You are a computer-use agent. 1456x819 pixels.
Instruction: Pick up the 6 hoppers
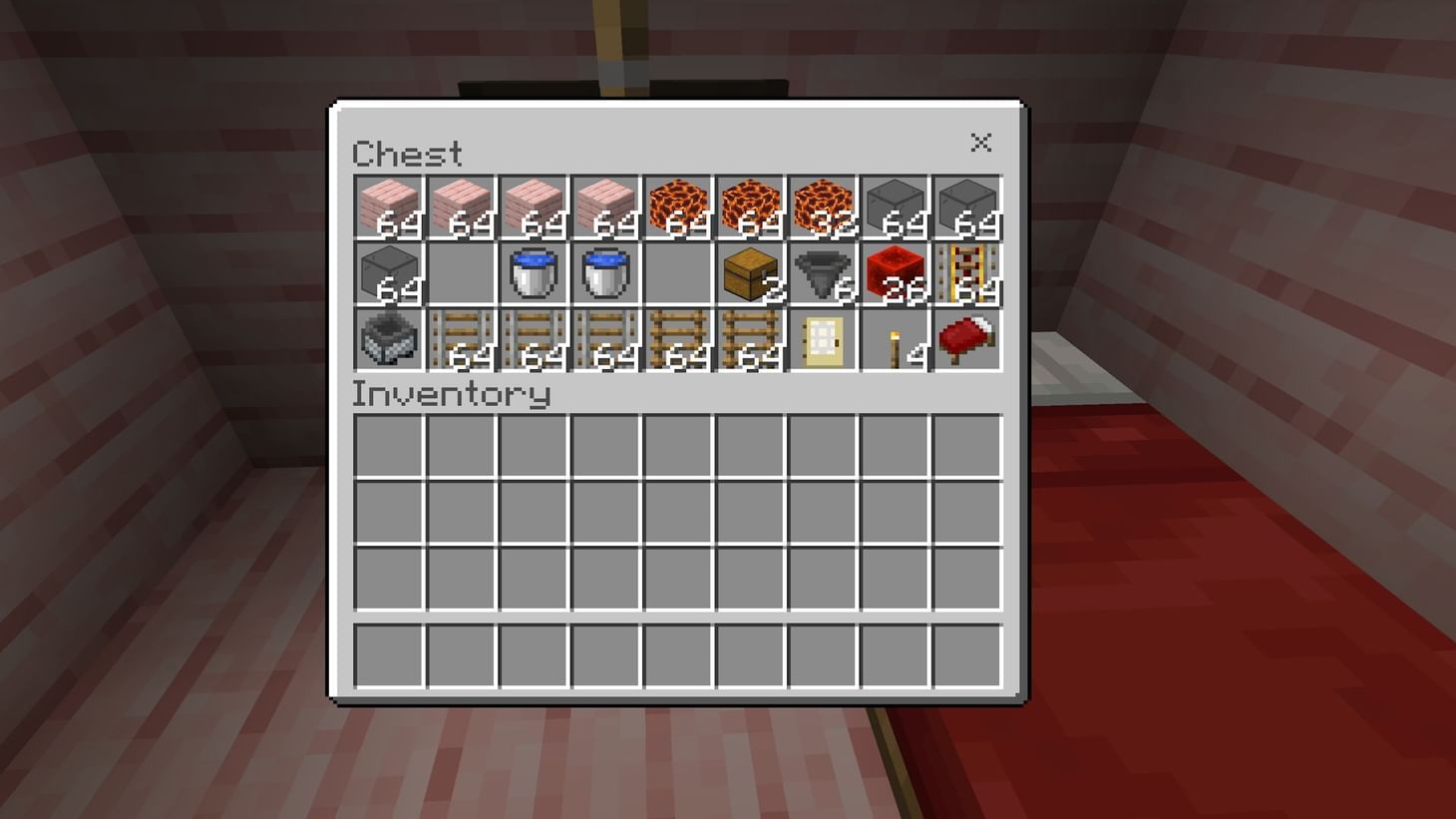click(x=821, y=271)
